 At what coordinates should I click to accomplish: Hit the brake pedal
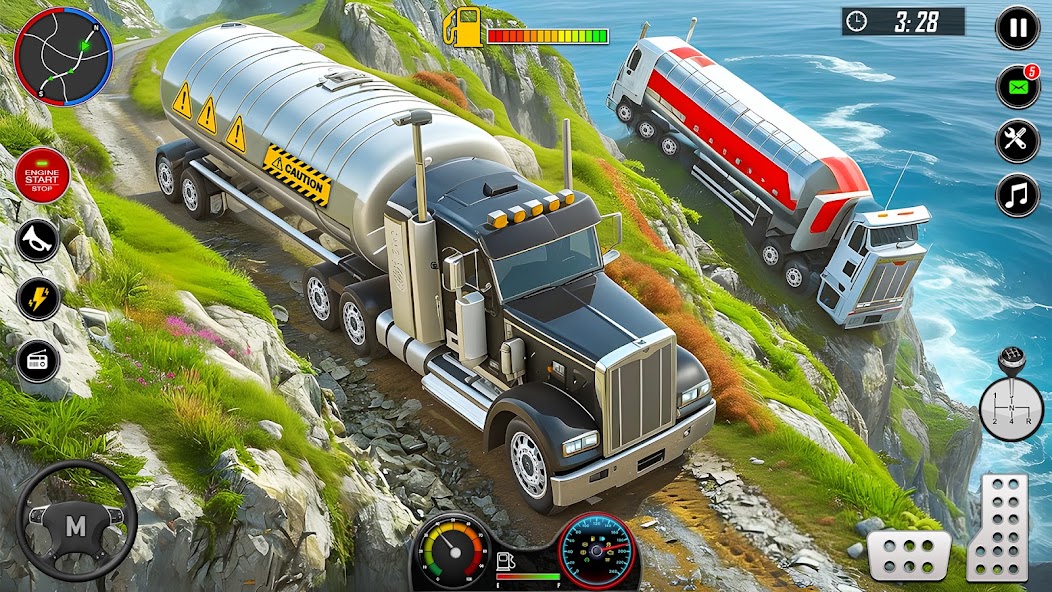coord(908,555)
